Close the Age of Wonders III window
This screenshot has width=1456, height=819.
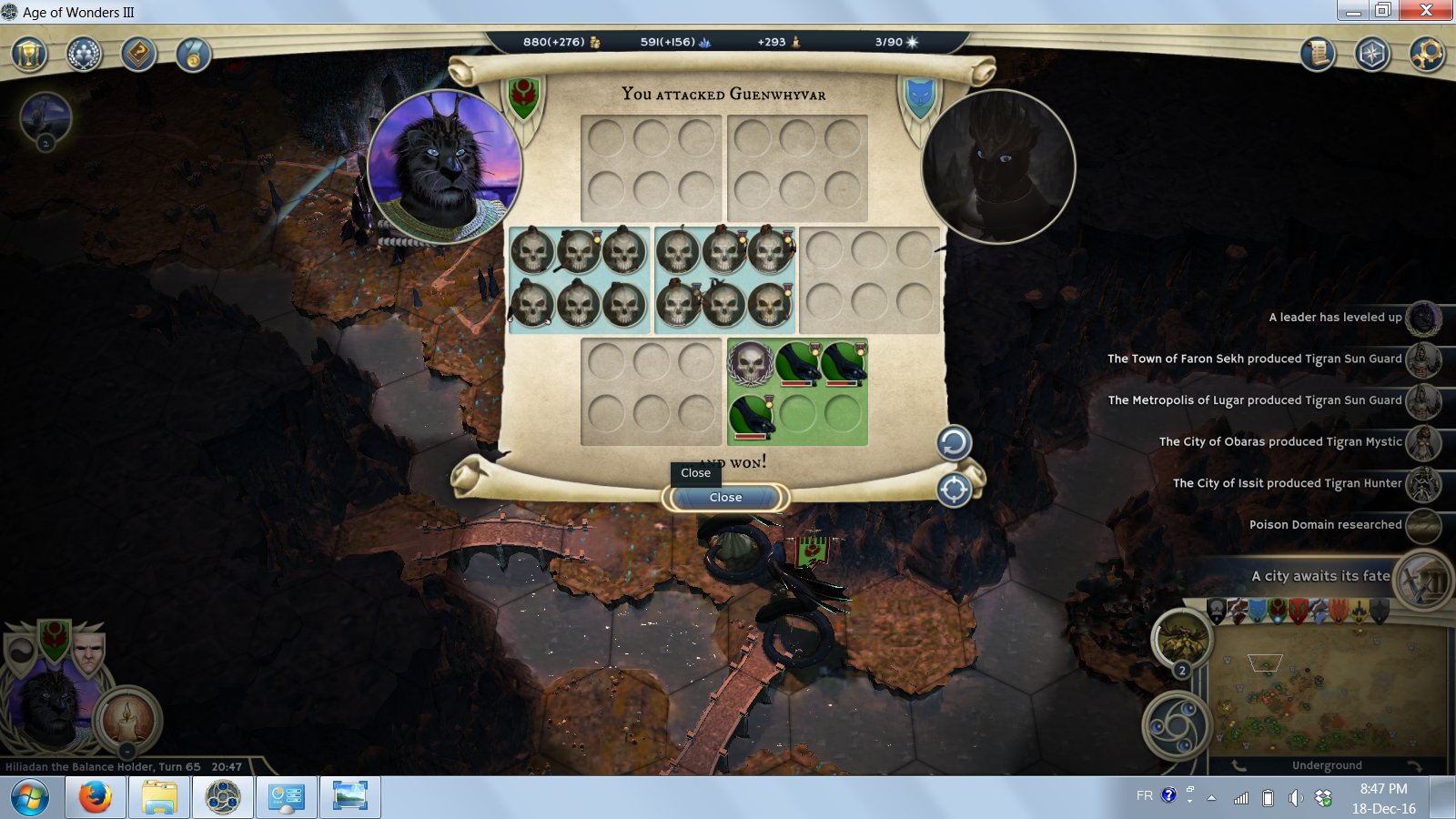pos(1426,10)
